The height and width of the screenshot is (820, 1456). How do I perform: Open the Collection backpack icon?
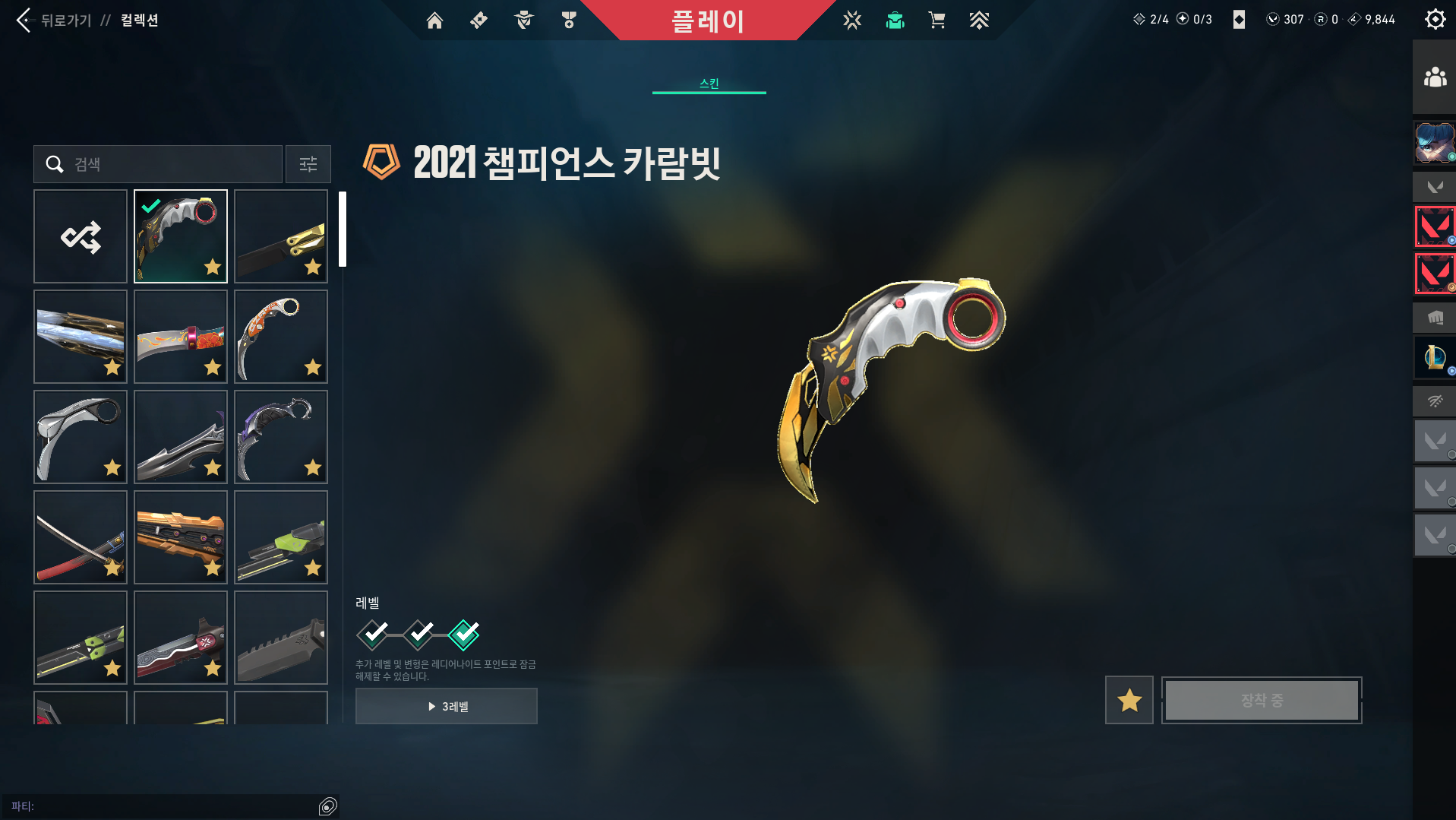pos(895,20)
